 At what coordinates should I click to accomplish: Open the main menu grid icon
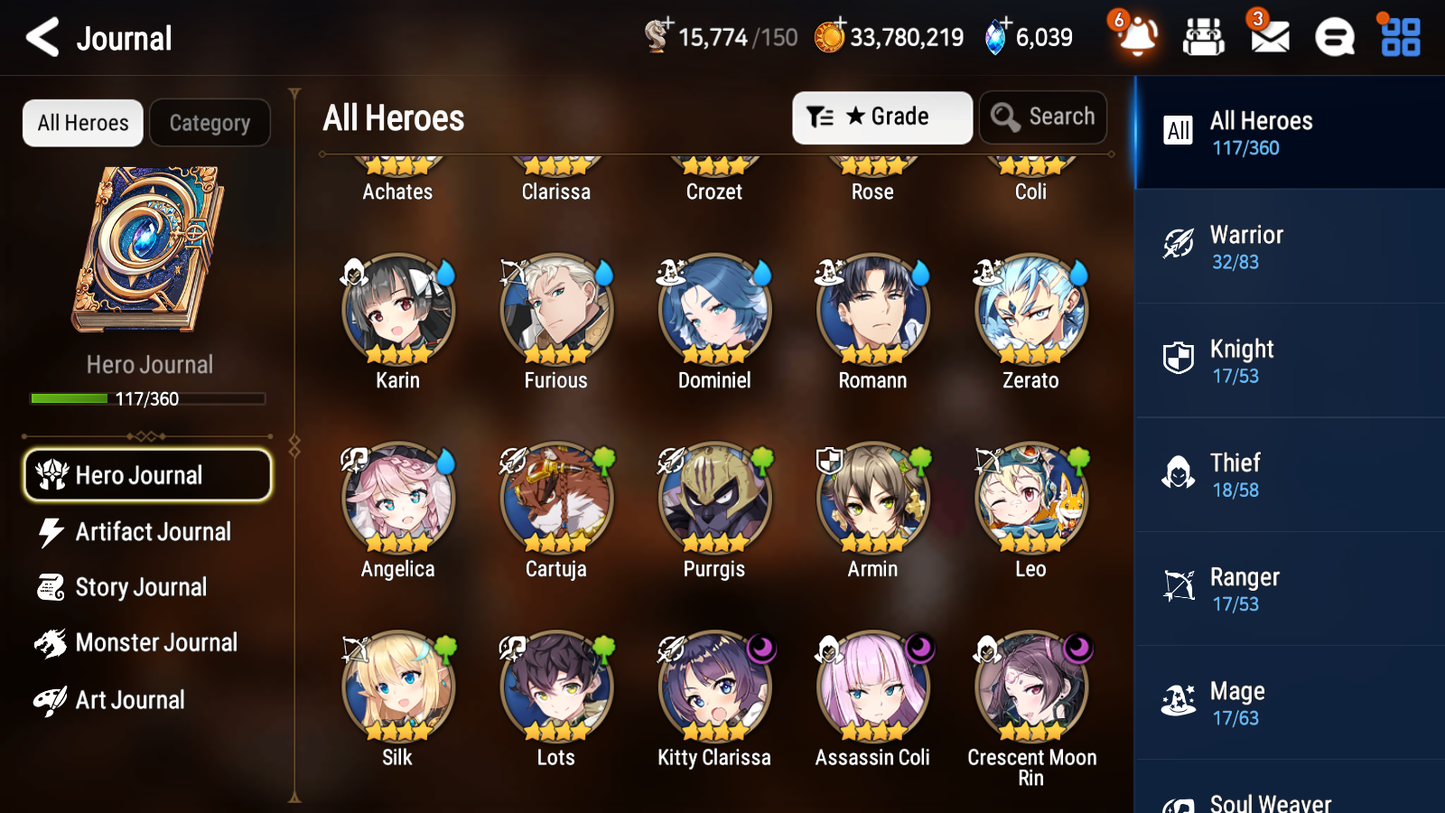point(1398,36)
